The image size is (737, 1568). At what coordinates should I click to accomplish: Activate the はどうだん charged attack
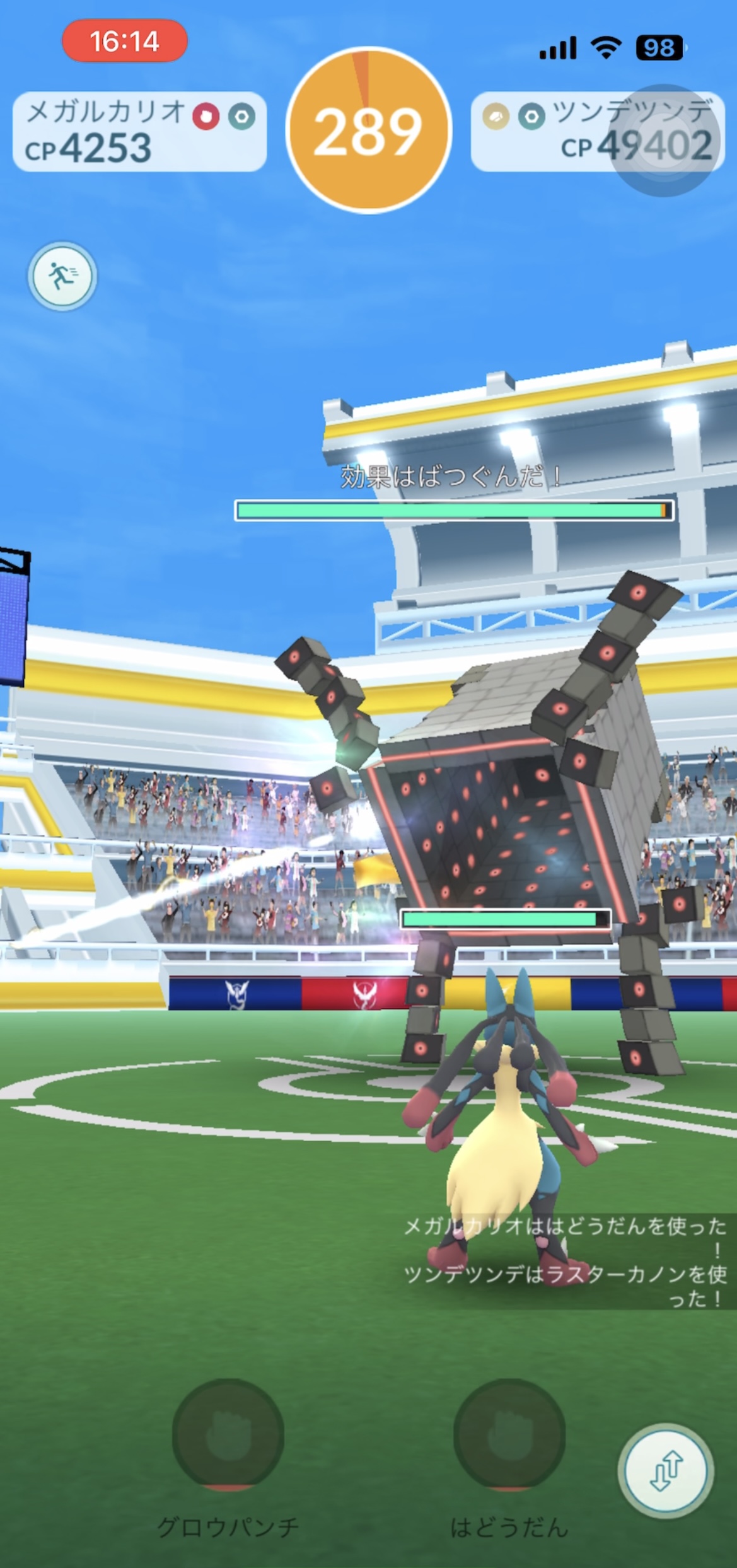coord(509,1433)
